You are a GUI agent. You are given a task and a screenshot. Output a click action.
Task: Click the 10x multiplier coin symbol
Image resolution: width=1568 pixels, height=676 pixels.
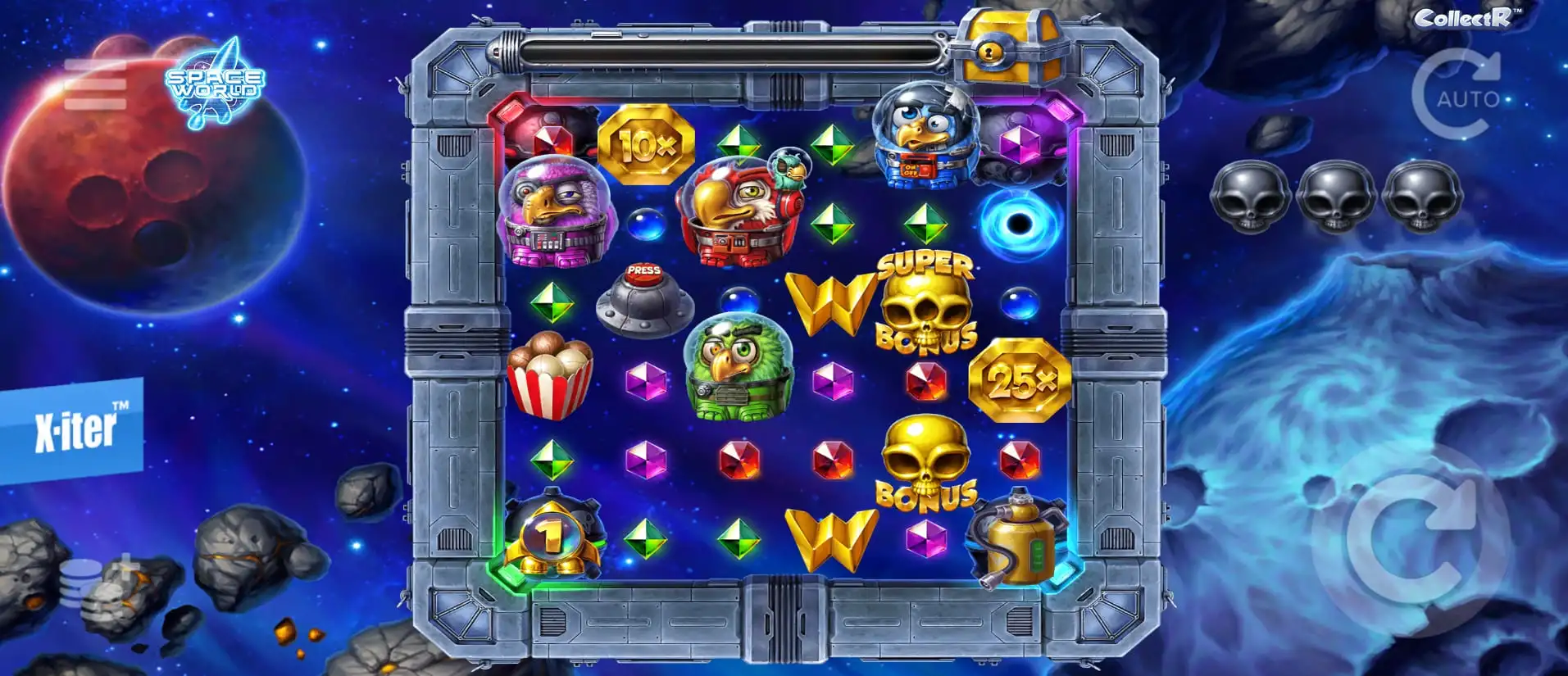(x=647, y=145)
